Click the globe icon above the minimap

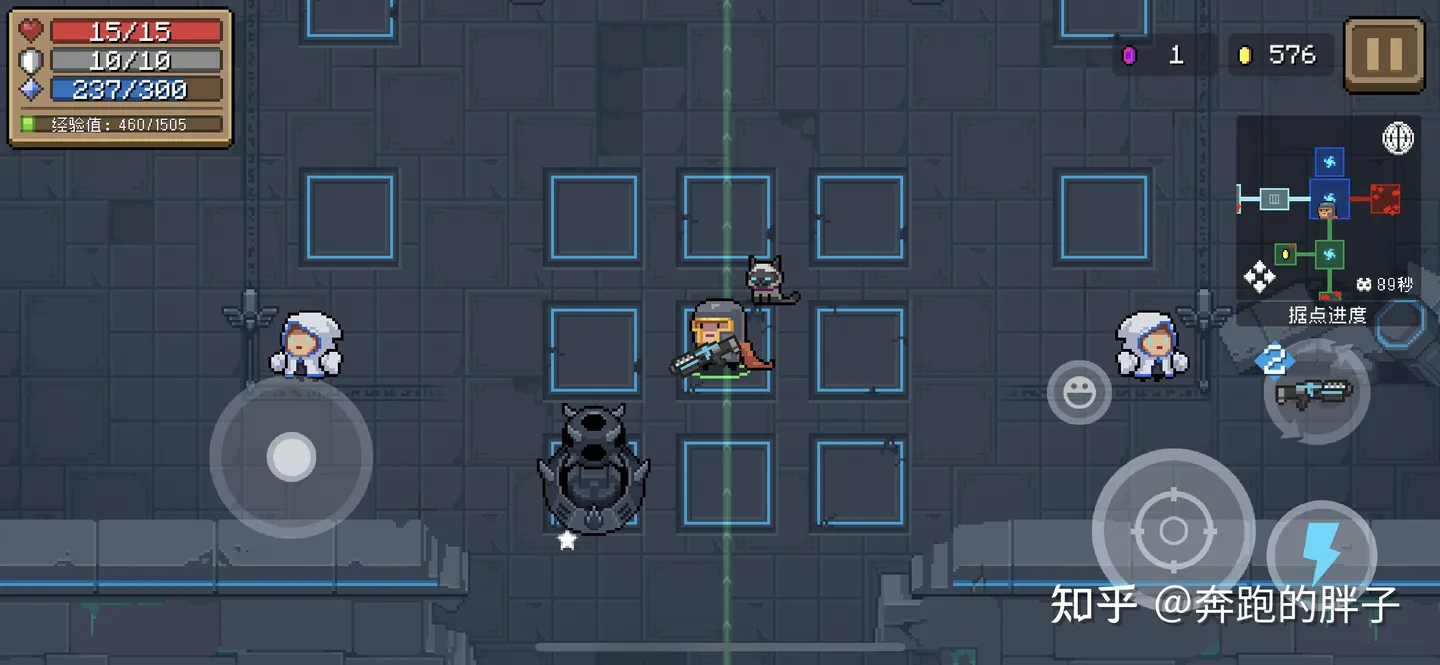coord(1398,138)
